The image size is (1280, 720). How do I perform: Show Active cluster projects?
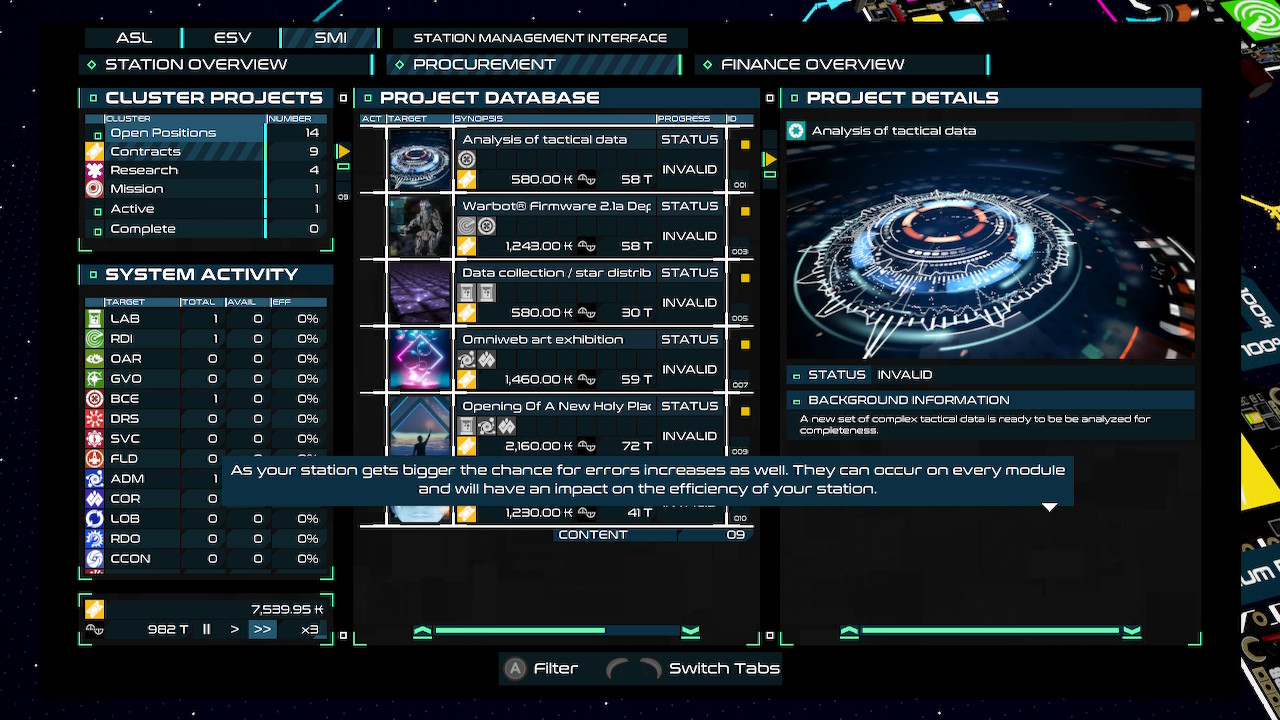click(x=132, y=209)
